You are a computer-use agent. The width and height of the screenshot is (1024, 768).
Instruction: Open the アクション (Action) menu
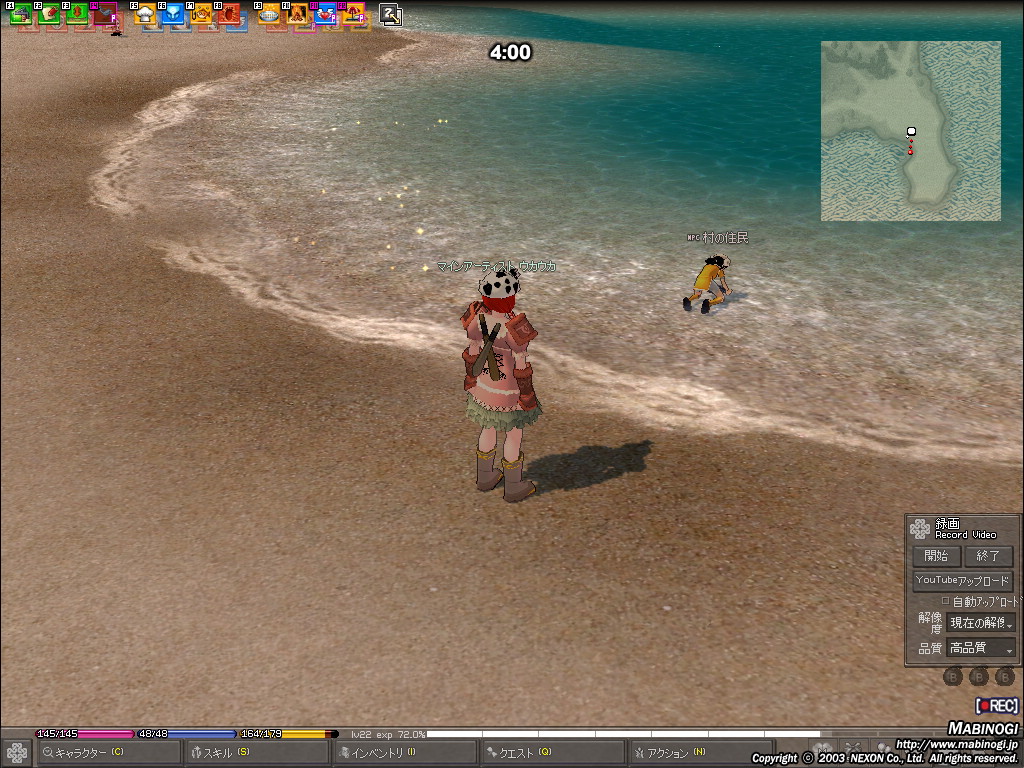tap(700, 752)
